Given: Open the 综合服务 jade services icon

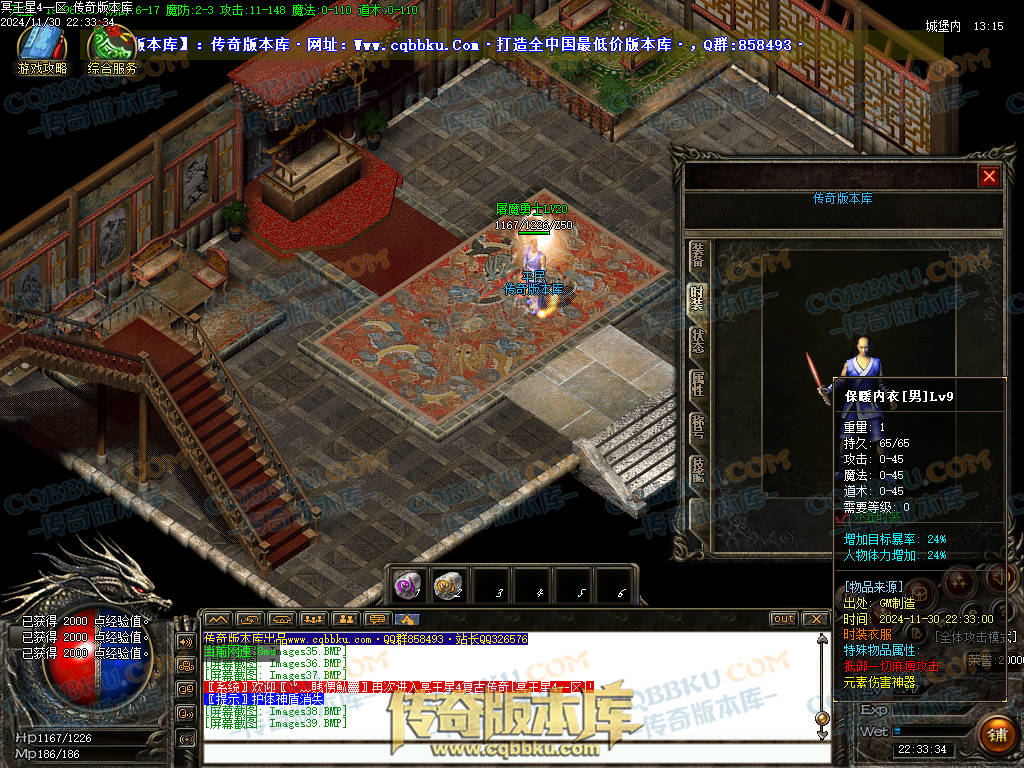Looking at the screenshot, I should click(111, 46).
